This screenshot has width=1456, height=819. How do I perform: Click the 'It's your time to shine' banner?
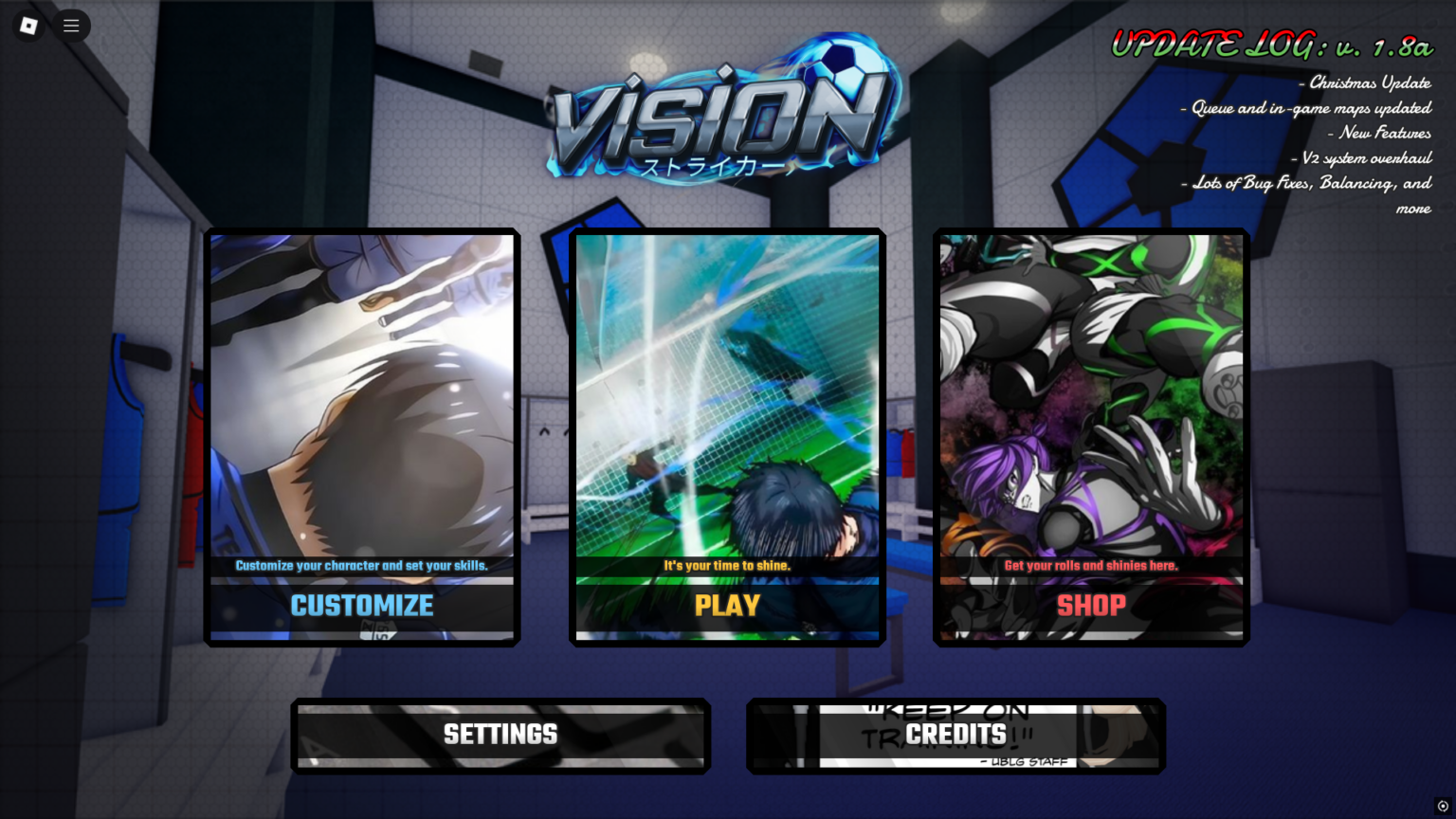pos(726,564)
